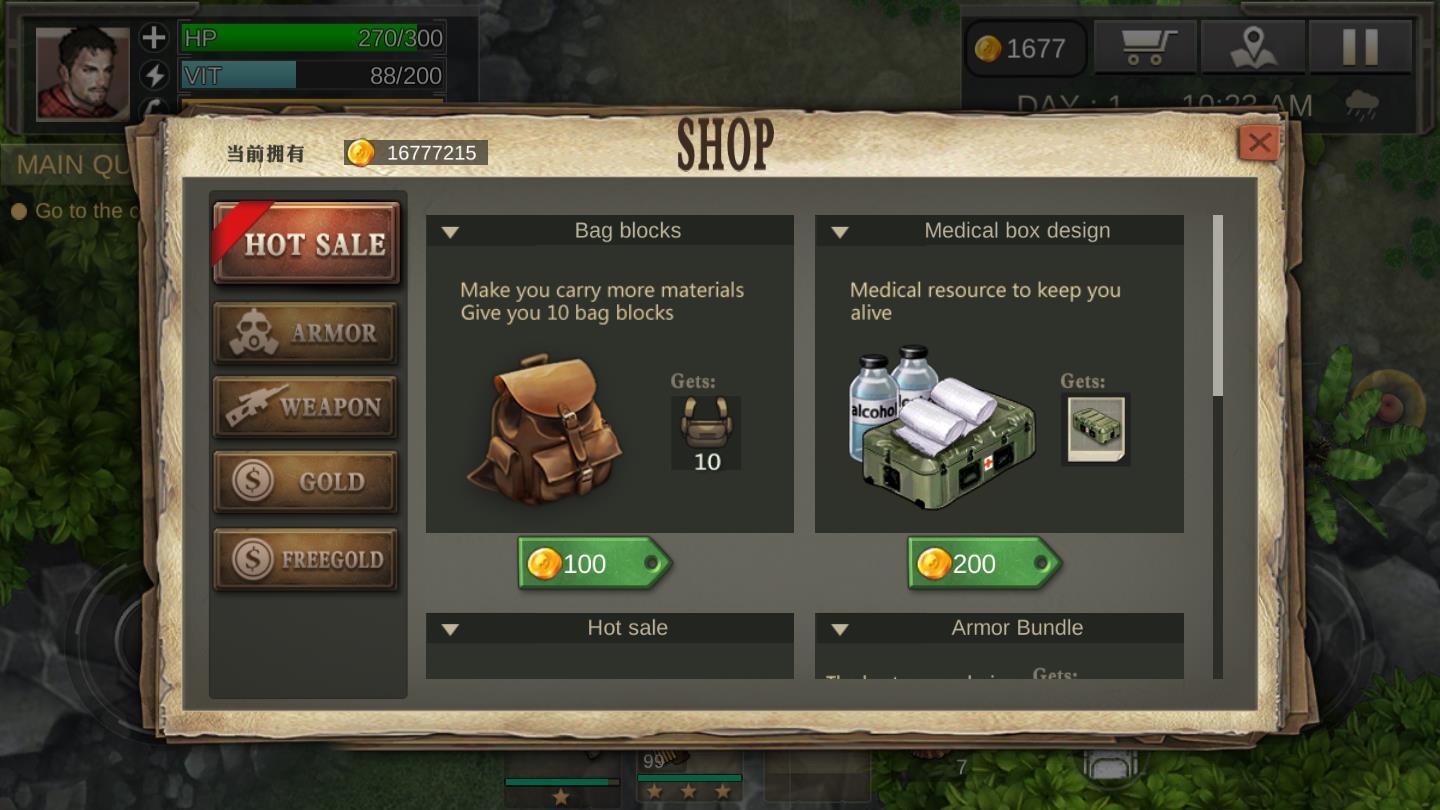Show the Gold shop category
This screenshot has width=1440, height=810.
point(306,481)
